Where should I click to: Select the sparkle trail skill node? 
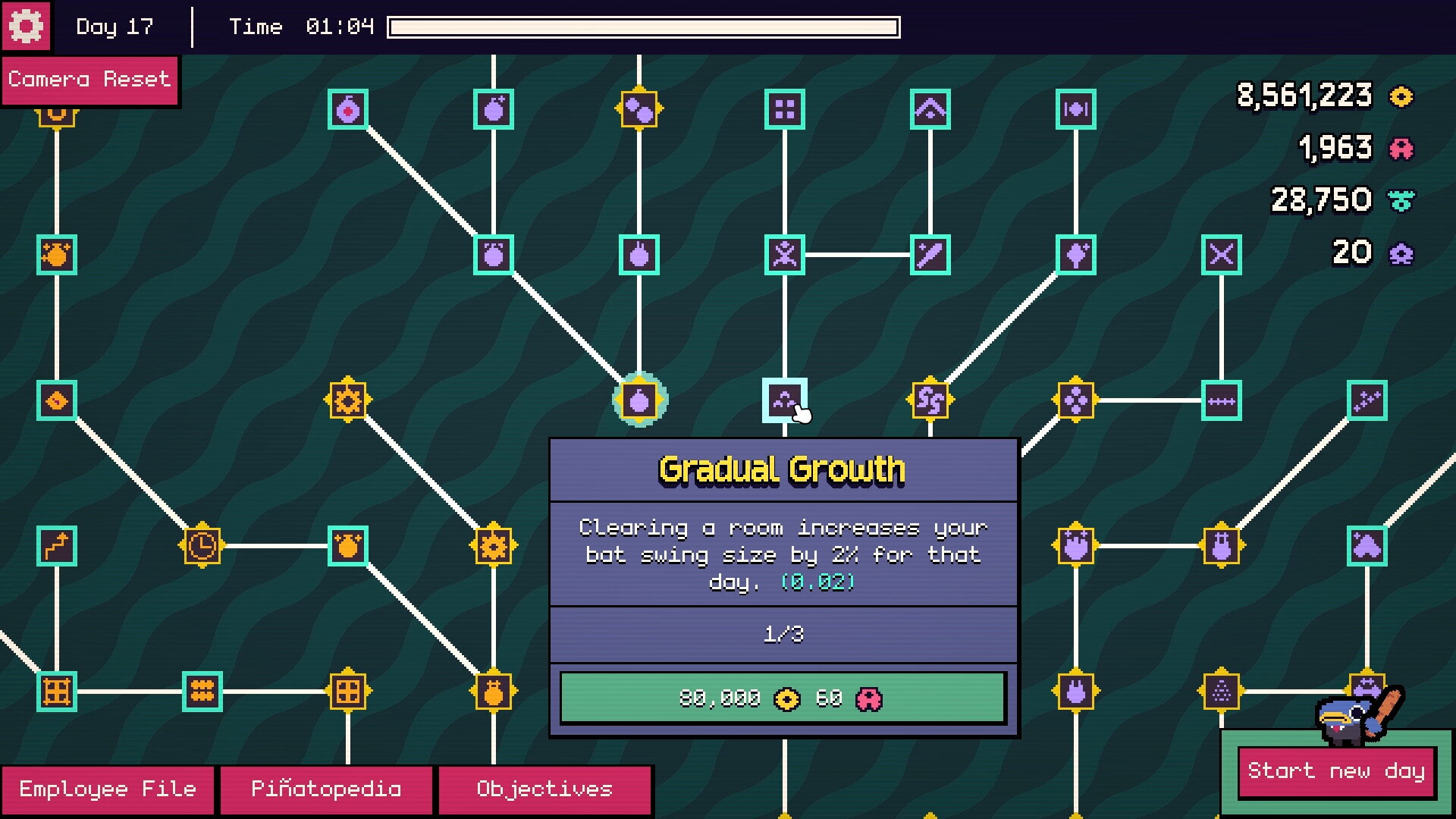point(1367,400)
